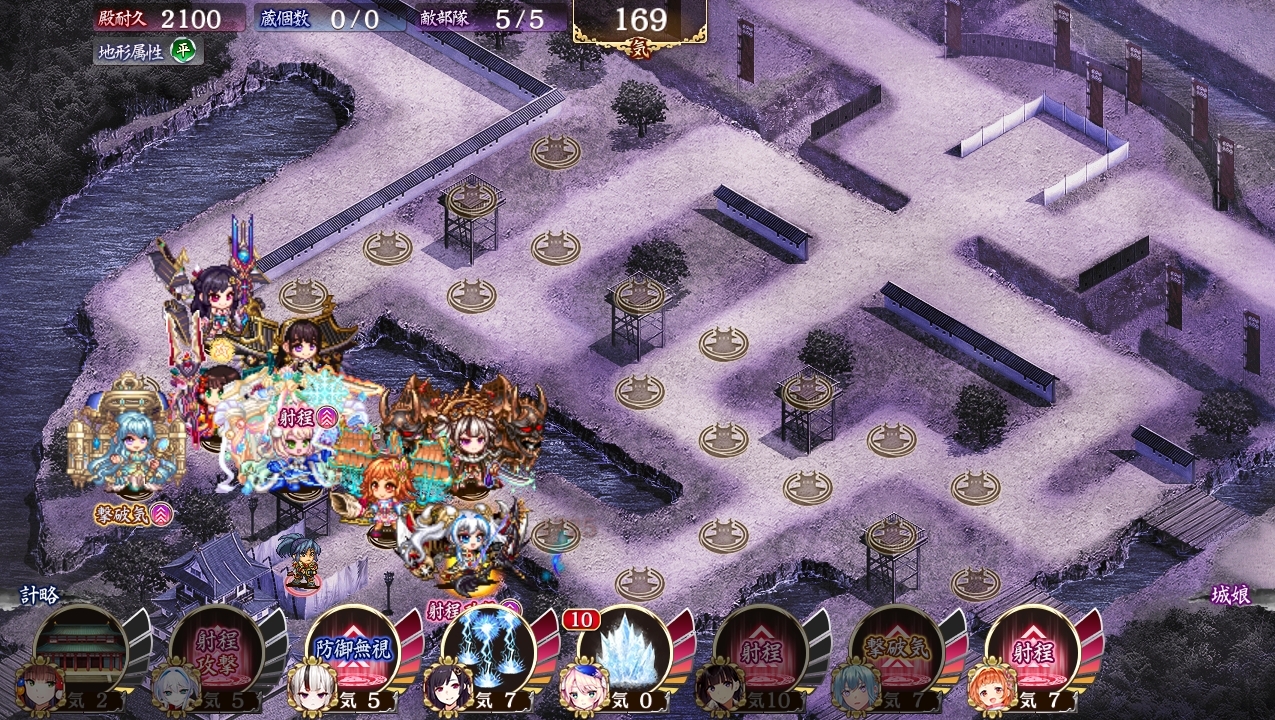The width and height of the screenshot is (1275, 720).
Task: Select the ice crystal stratagem
Action: pyautogui.click(x=624, y=648)
